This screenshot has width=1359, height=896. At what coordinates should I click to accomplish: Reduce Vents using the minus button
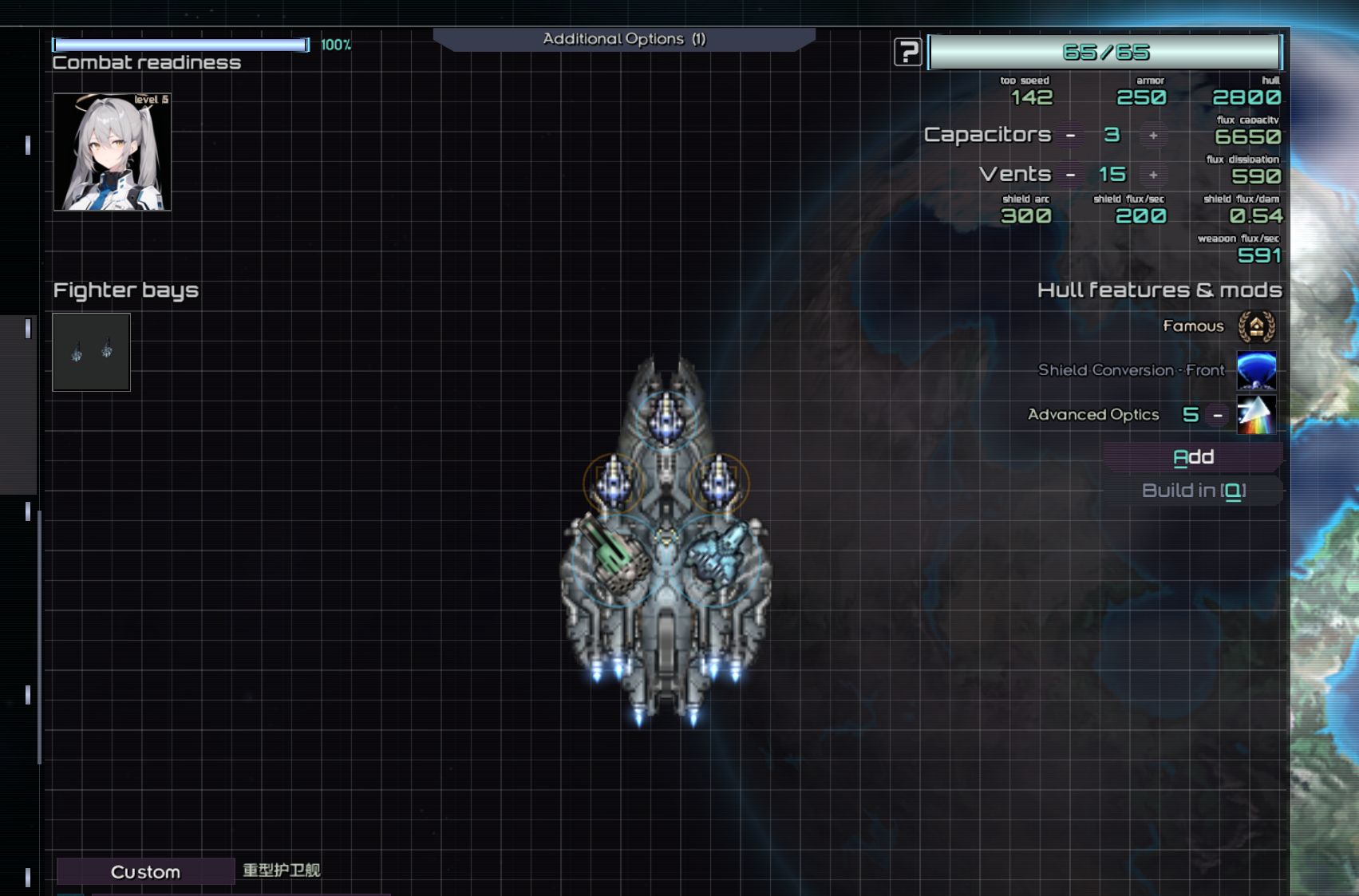click(1071, 175)
